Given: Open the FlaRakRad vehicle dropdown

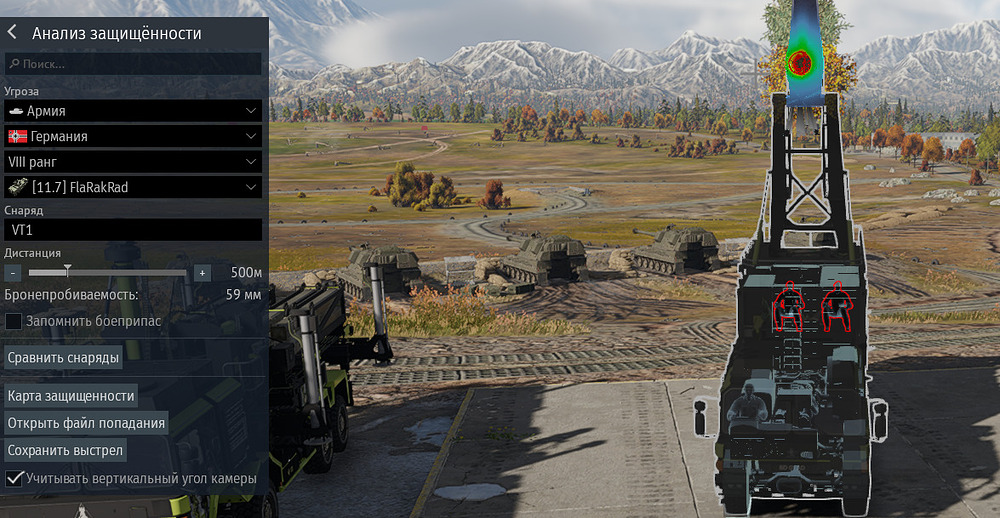Looking at the screenshot, I should click(x=133, y=187).
